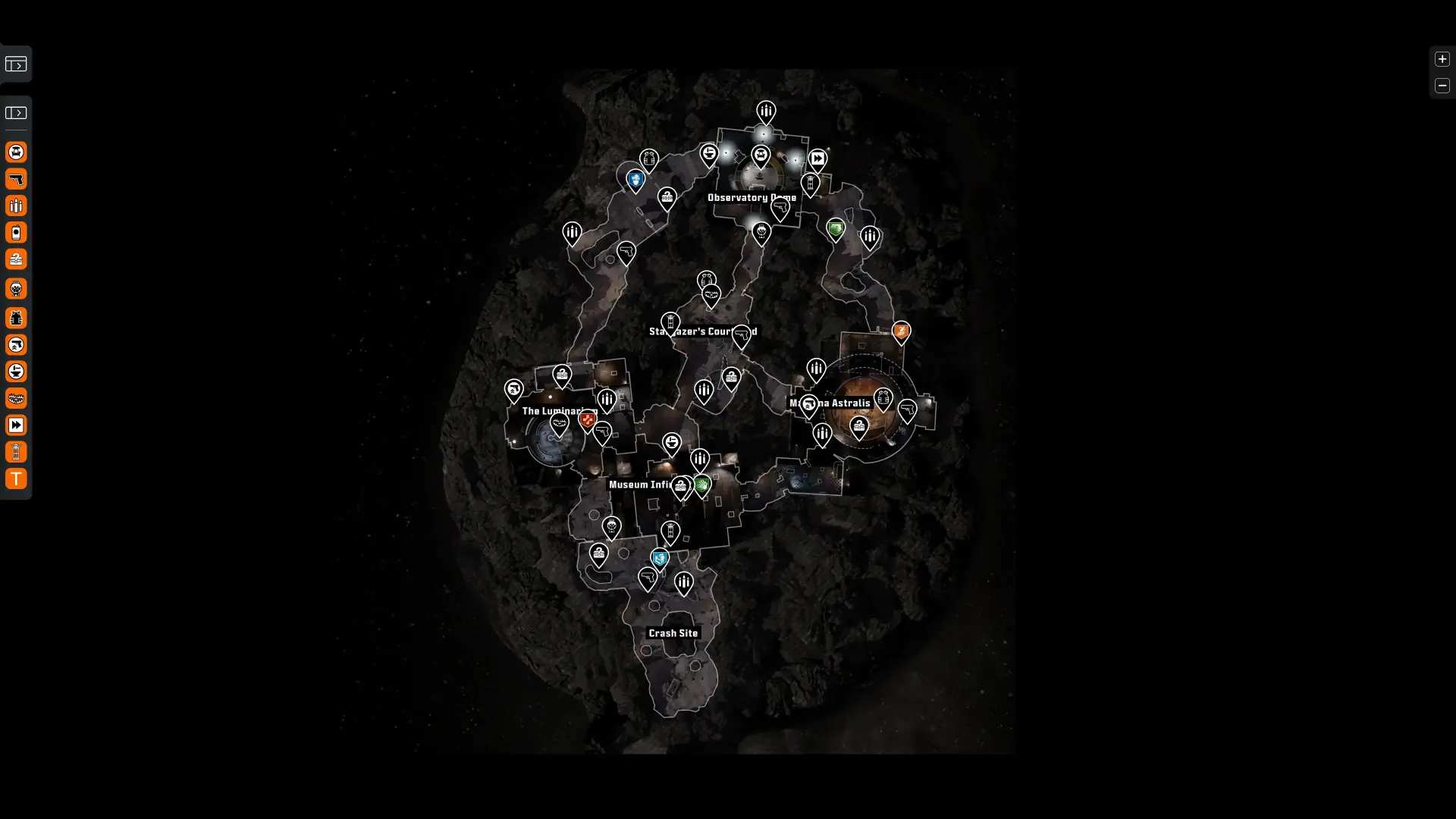Select the blue shield perk marker
1456x819 pixels.
[635, 180]
